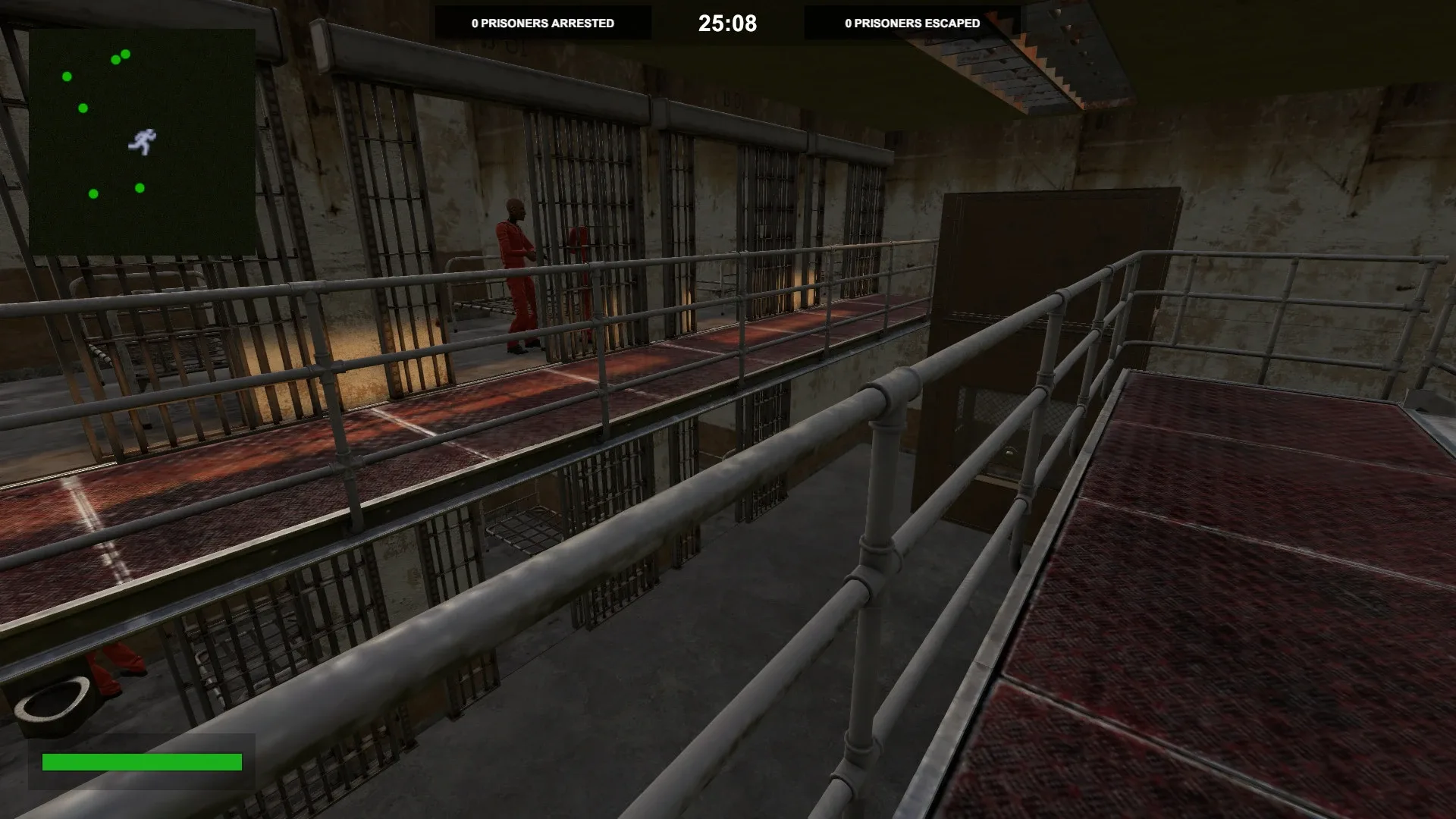Click the lower-right green dot on the minimap
The width and height of the screenshot is (1456, 819).
[140, 189]
